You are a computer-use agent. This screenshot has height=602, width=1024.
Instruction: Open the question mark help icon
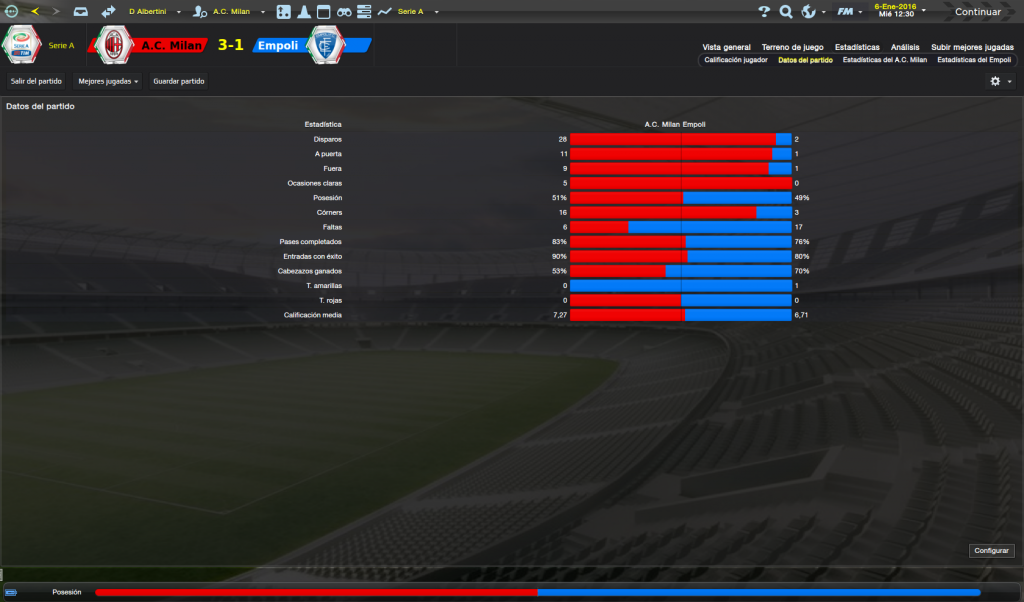(764, 12)
